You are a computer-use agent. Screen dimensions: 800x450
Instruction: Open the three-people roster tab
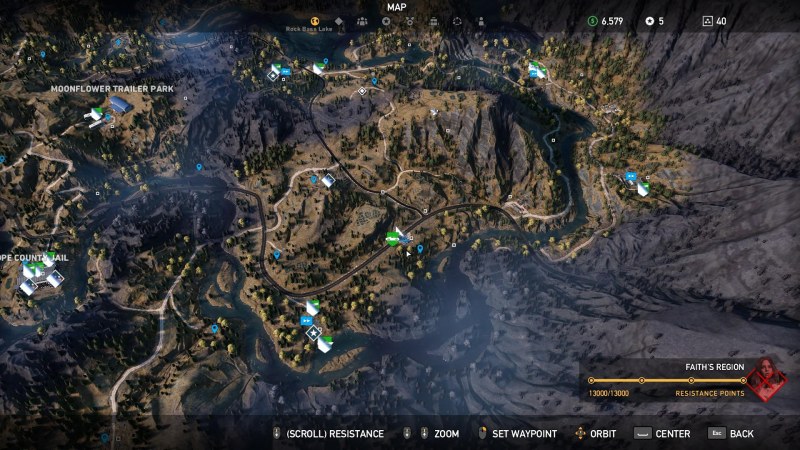[362, 20]
